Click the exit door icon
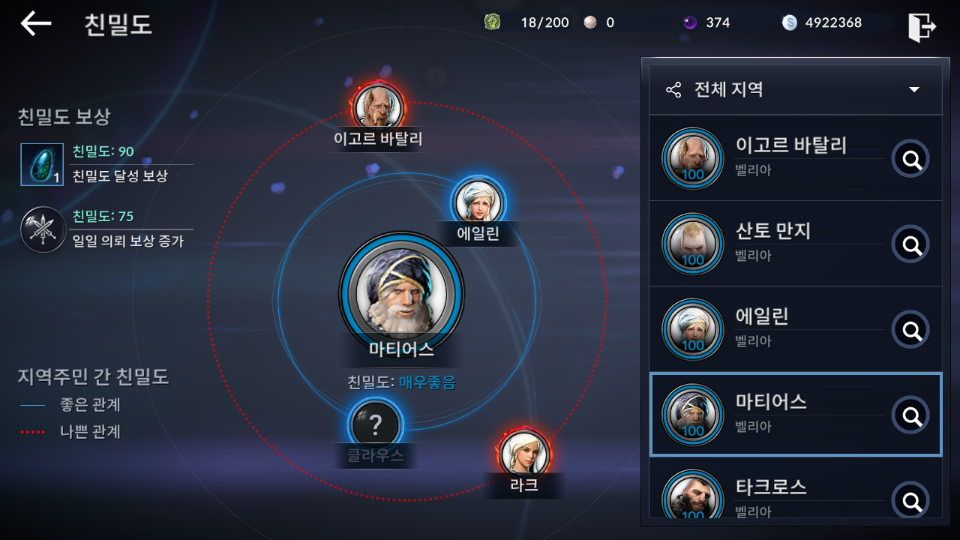This screenshot has height=540, width=960. 921,26
